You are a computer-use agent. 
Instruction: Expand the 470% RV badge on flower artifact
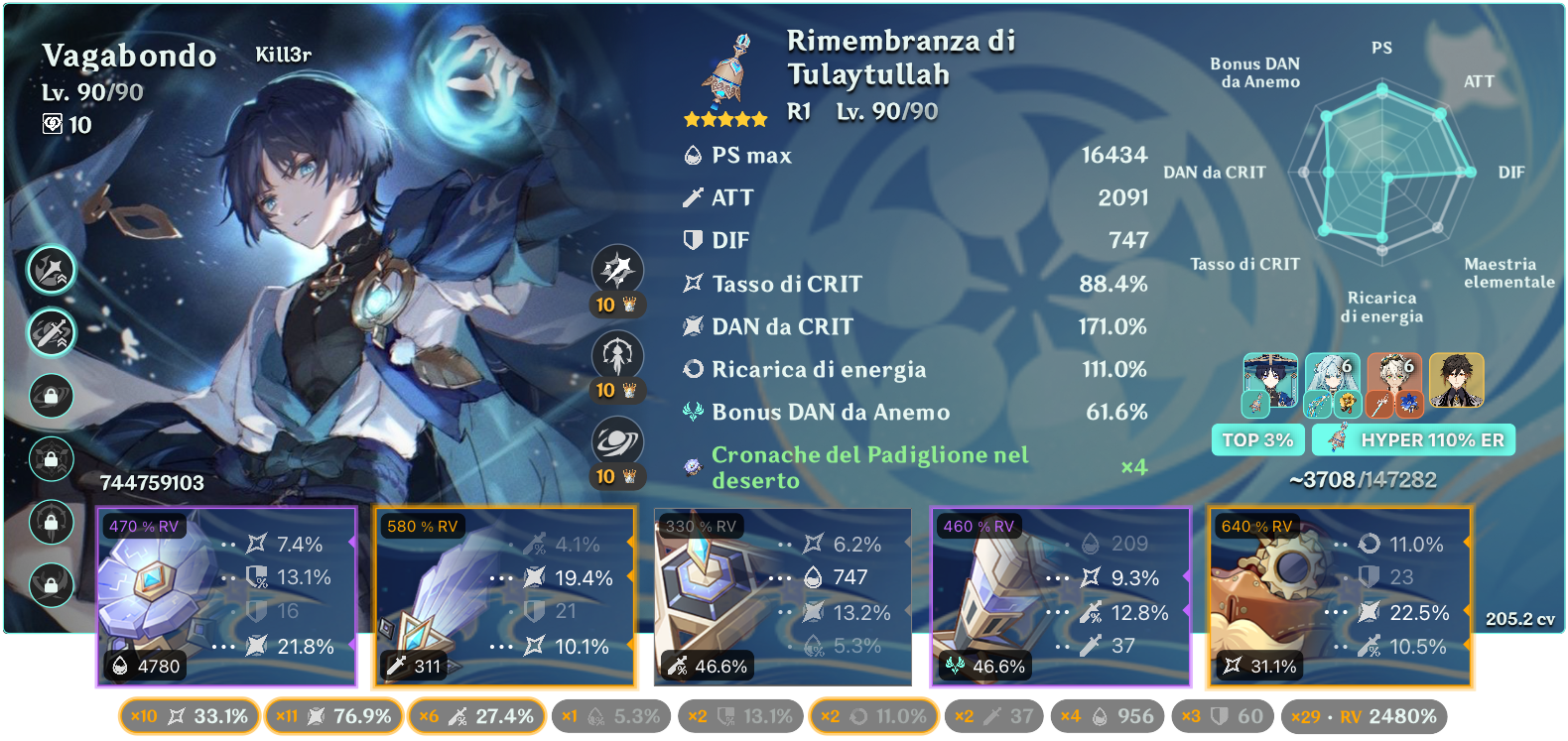click(144, 527)
